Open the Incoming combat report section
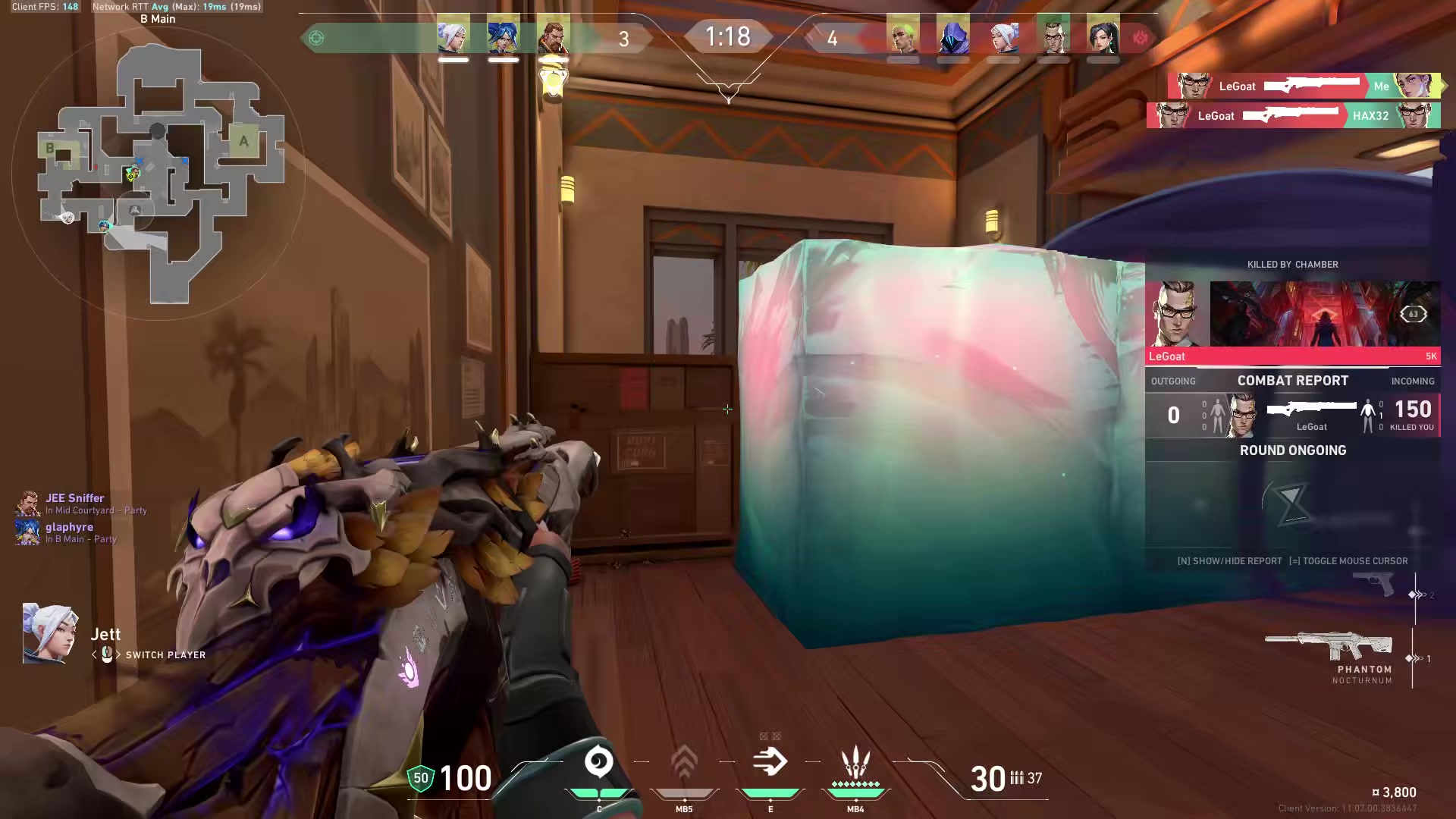The width and height of the screenshot is (1456, 819). coord(1413,381)
